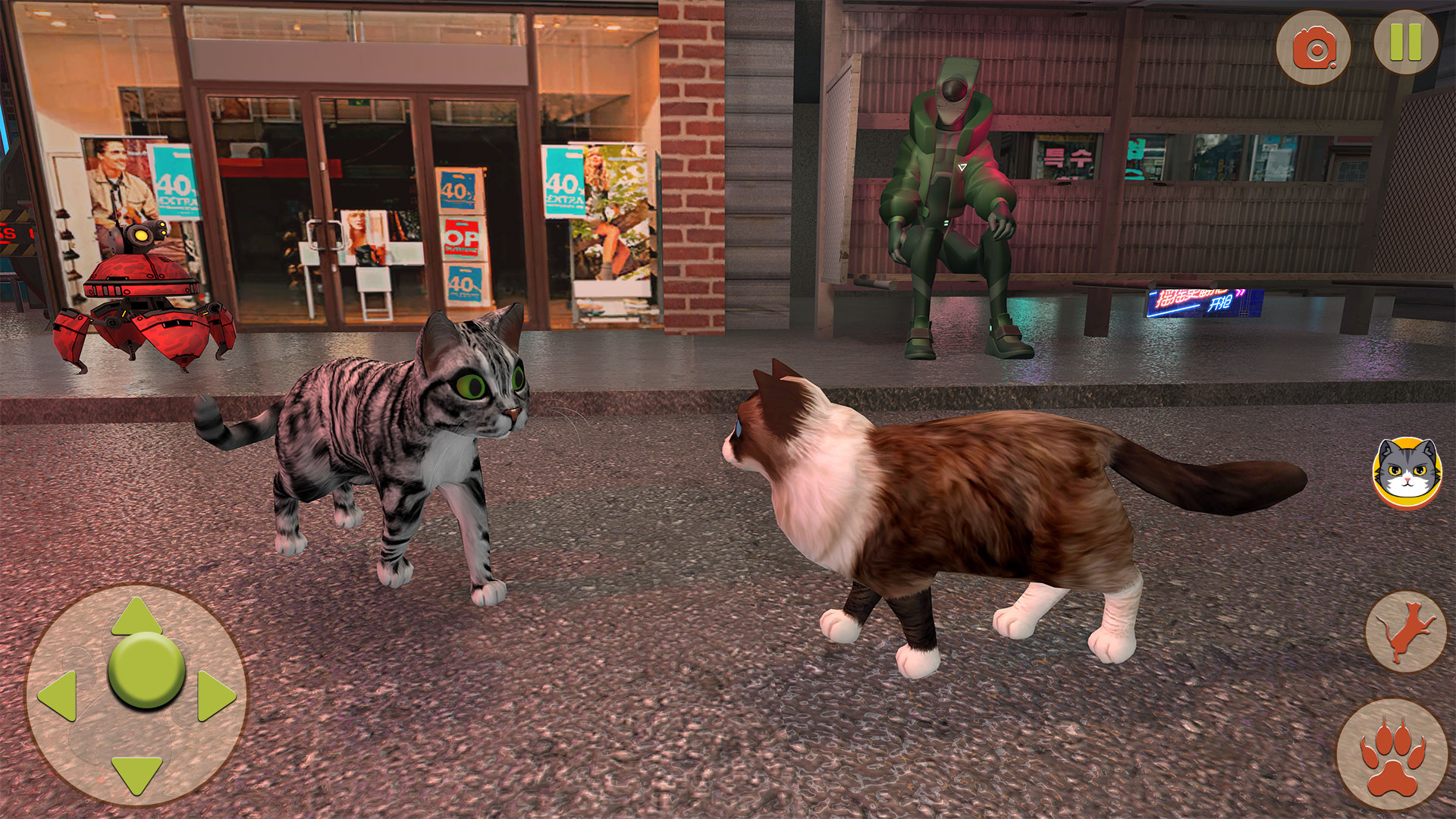Click the 40% EXTRA sale poster
The image size is (1456, 819).
(174, 182)
